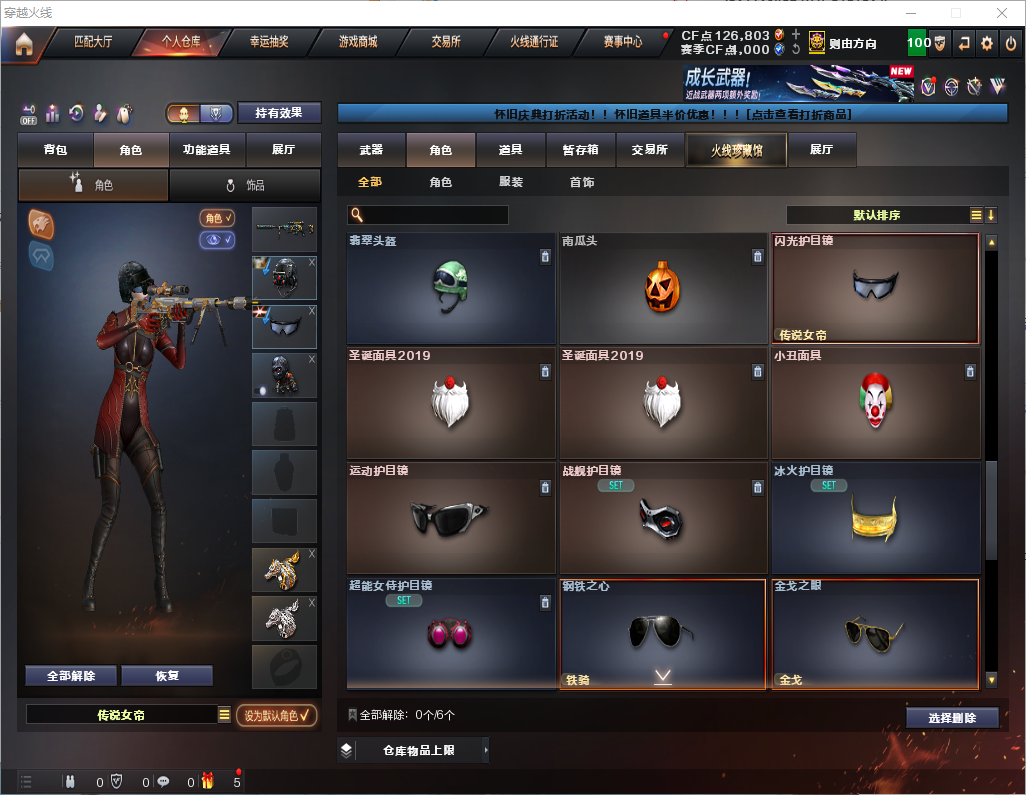1026x795 pixels.
Task: Filter warehouse by 首饰 accessories
Action: 582,183
